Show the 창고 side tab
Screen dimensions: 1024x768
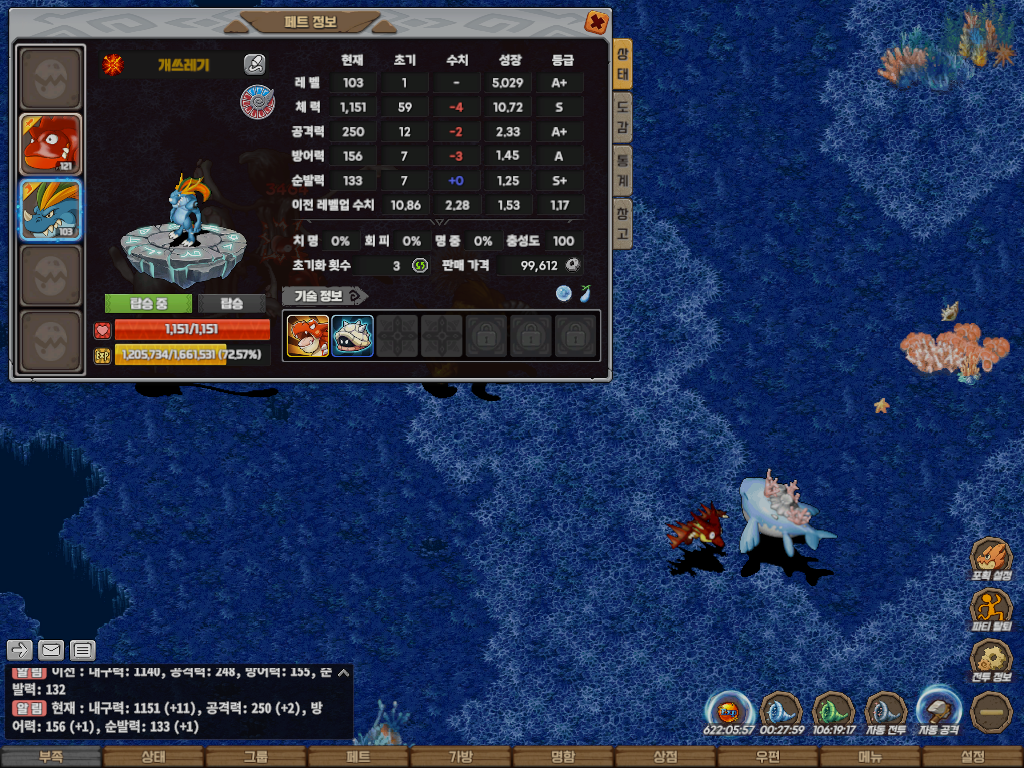click(x=622, y=221)
